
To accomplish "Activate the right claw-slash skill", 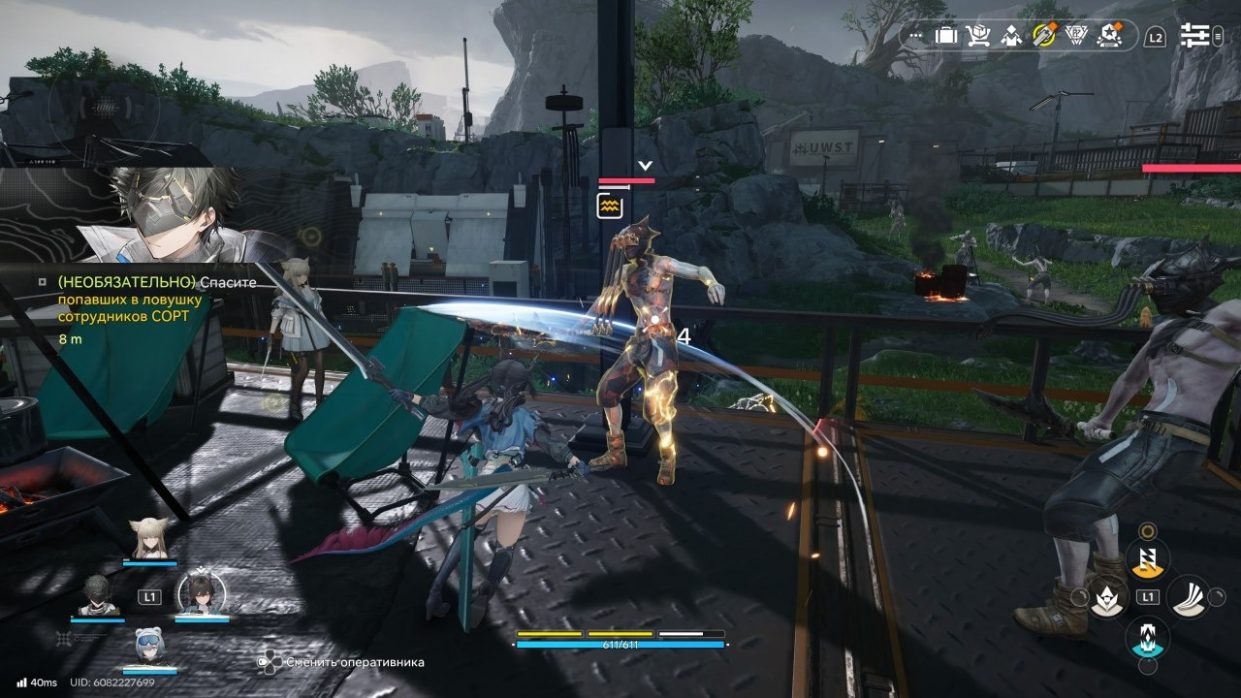I will pyautogui.click(x=1187, y=597).
